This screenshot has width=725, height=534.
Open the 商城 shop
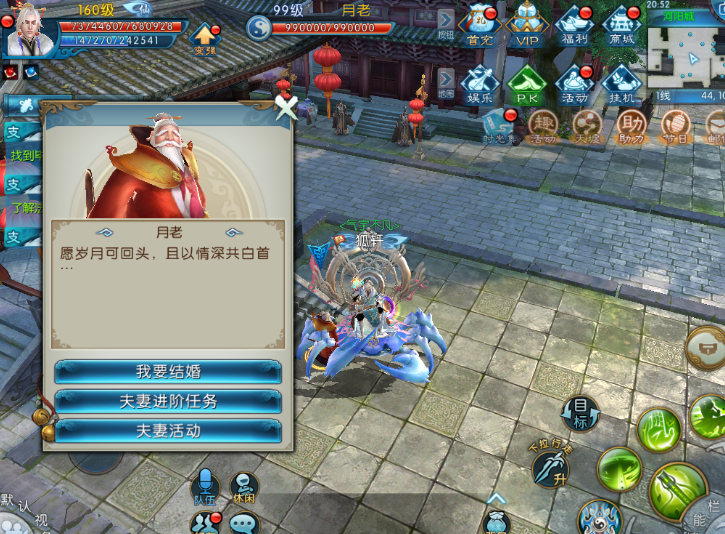pos(623,25)
